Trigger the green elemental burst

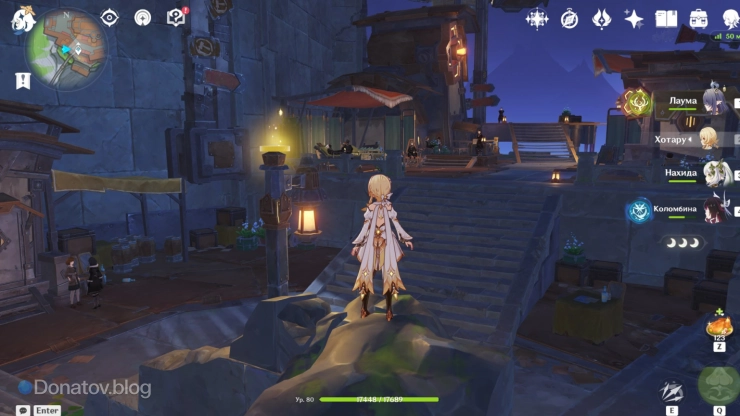coord(718,385)
